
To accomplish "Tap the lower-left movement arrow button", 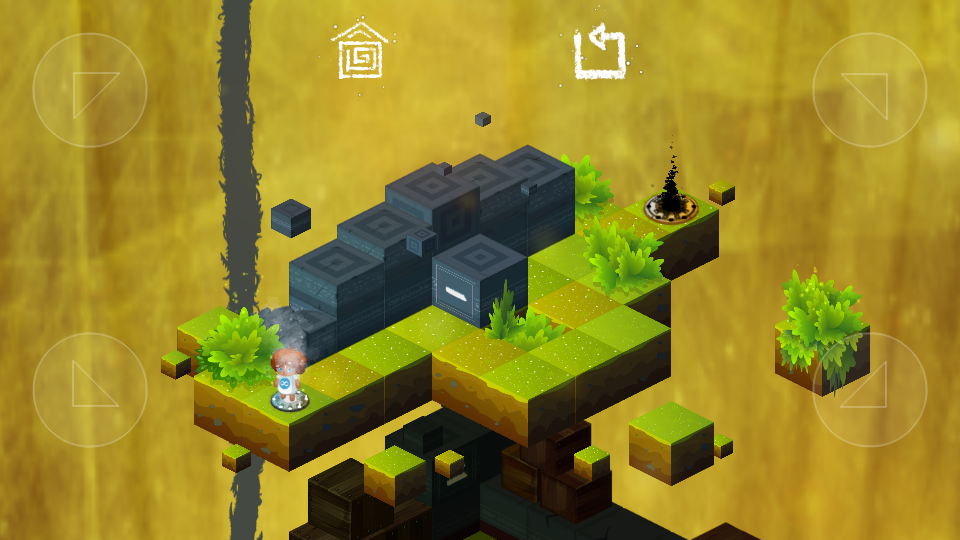I will [90, 389].
